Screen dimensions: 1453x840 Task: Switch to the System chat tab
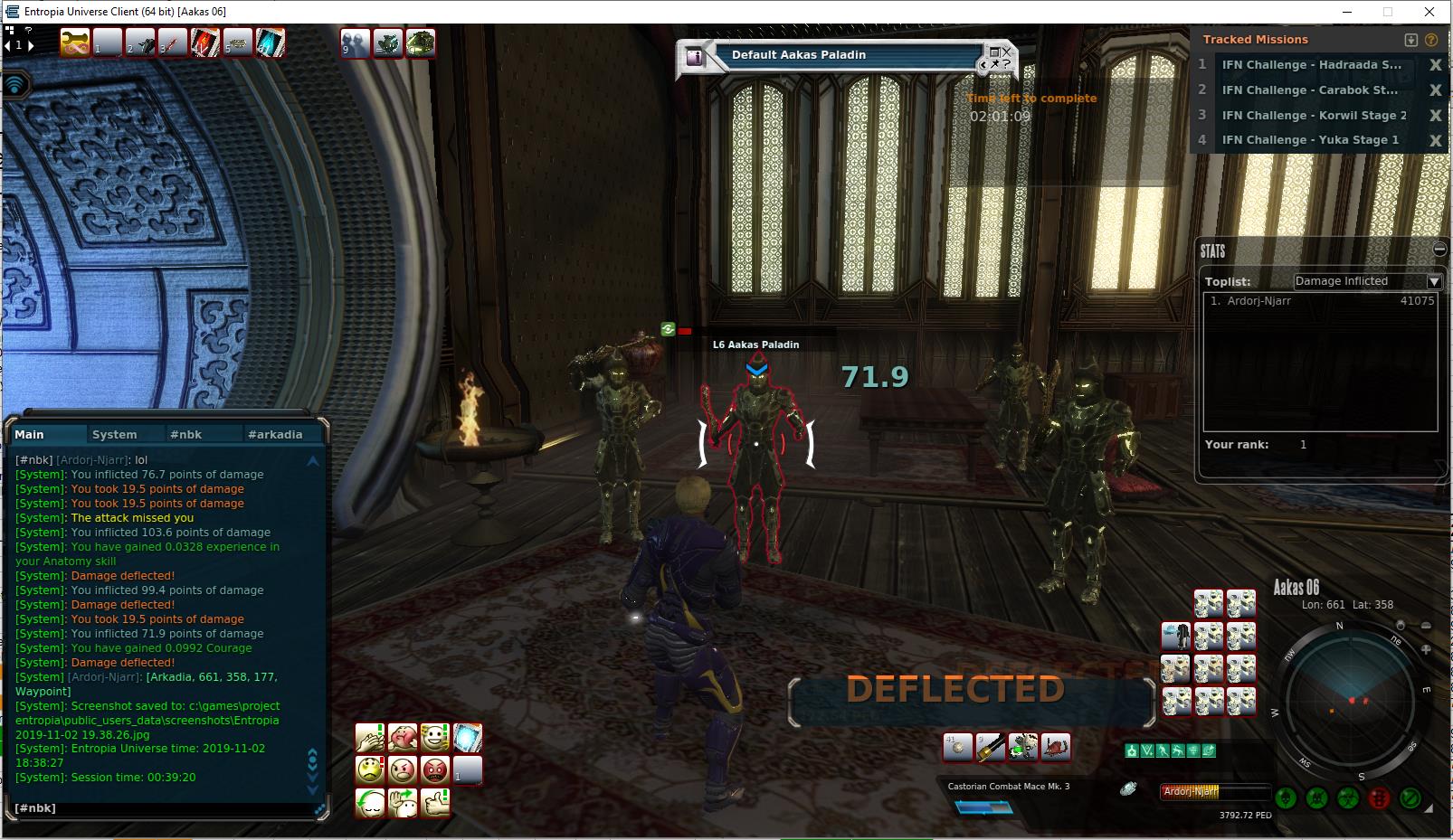point(115,435)
